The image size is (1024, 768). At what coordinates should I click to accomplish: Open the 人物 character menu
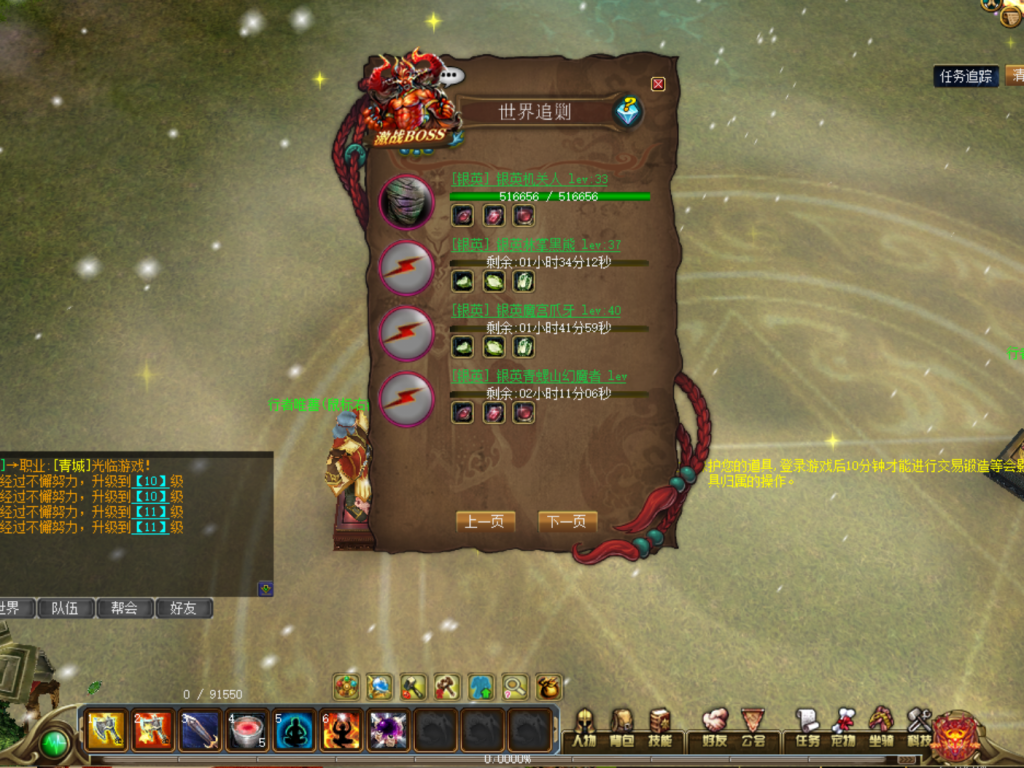coord(584,729)
